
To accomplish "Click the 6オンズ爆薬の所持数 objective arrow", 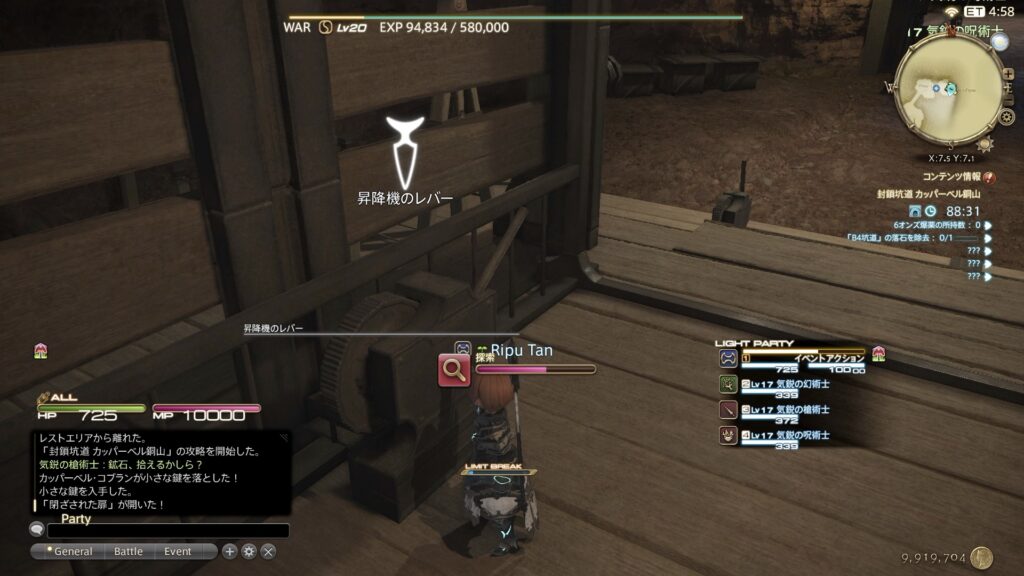I will 988,225.
